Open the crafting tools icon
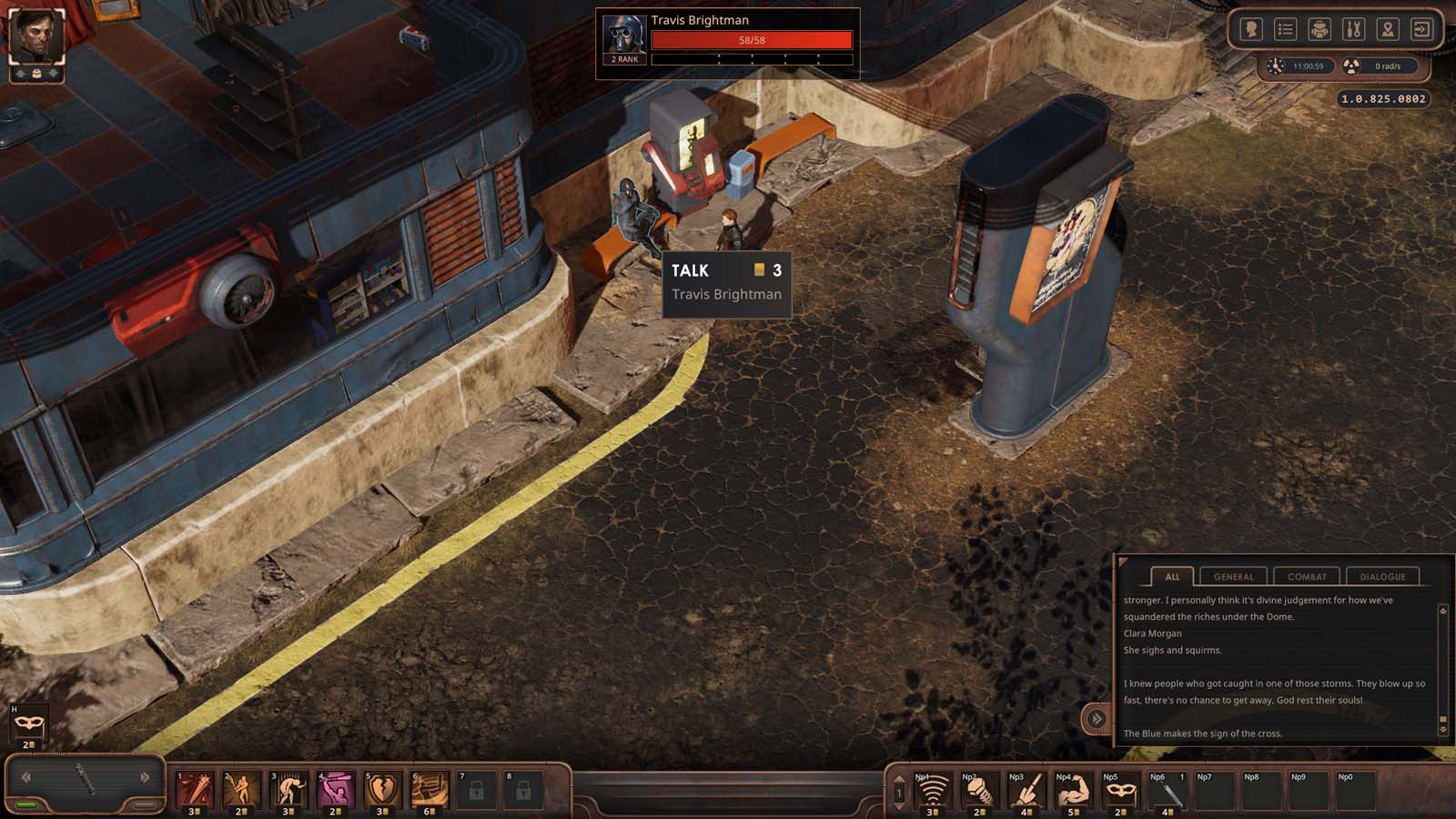This screenshot has height=819, width=1456. click(x=1353, y=29)
